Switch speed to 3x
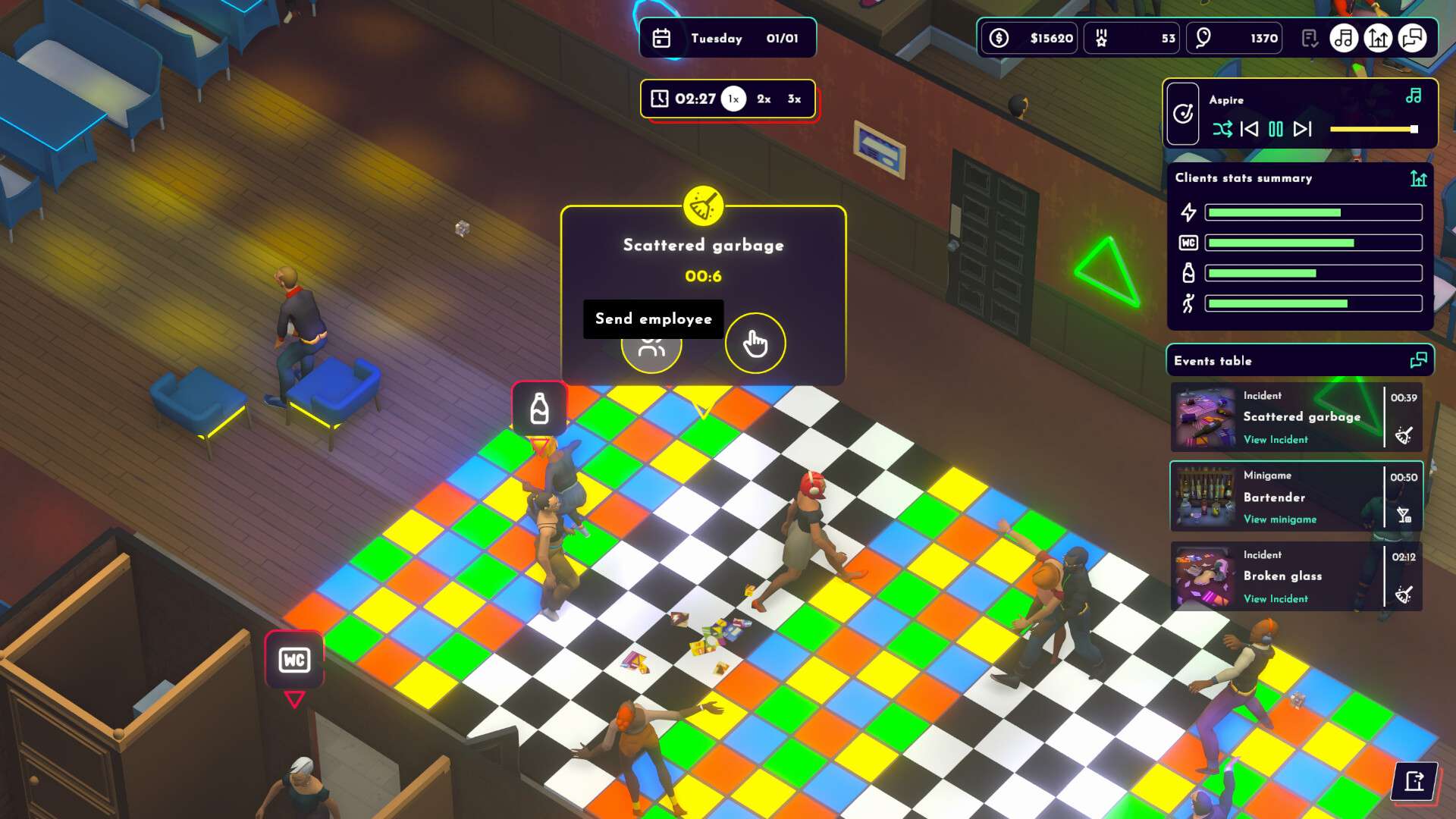1456x819 pixels. (793, 98)
